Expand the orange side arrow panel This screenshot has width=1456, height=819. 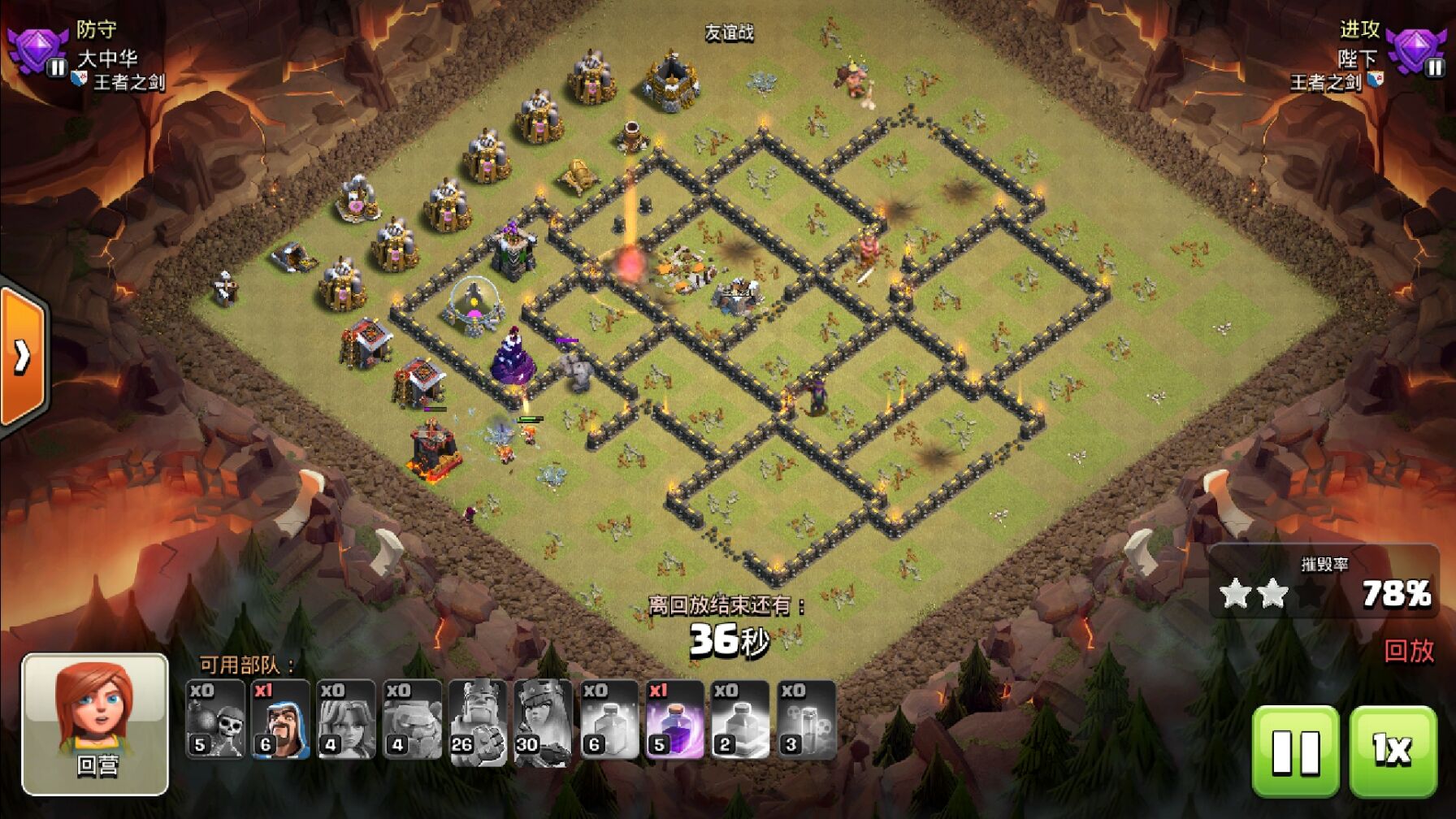(x=22, y=356)
